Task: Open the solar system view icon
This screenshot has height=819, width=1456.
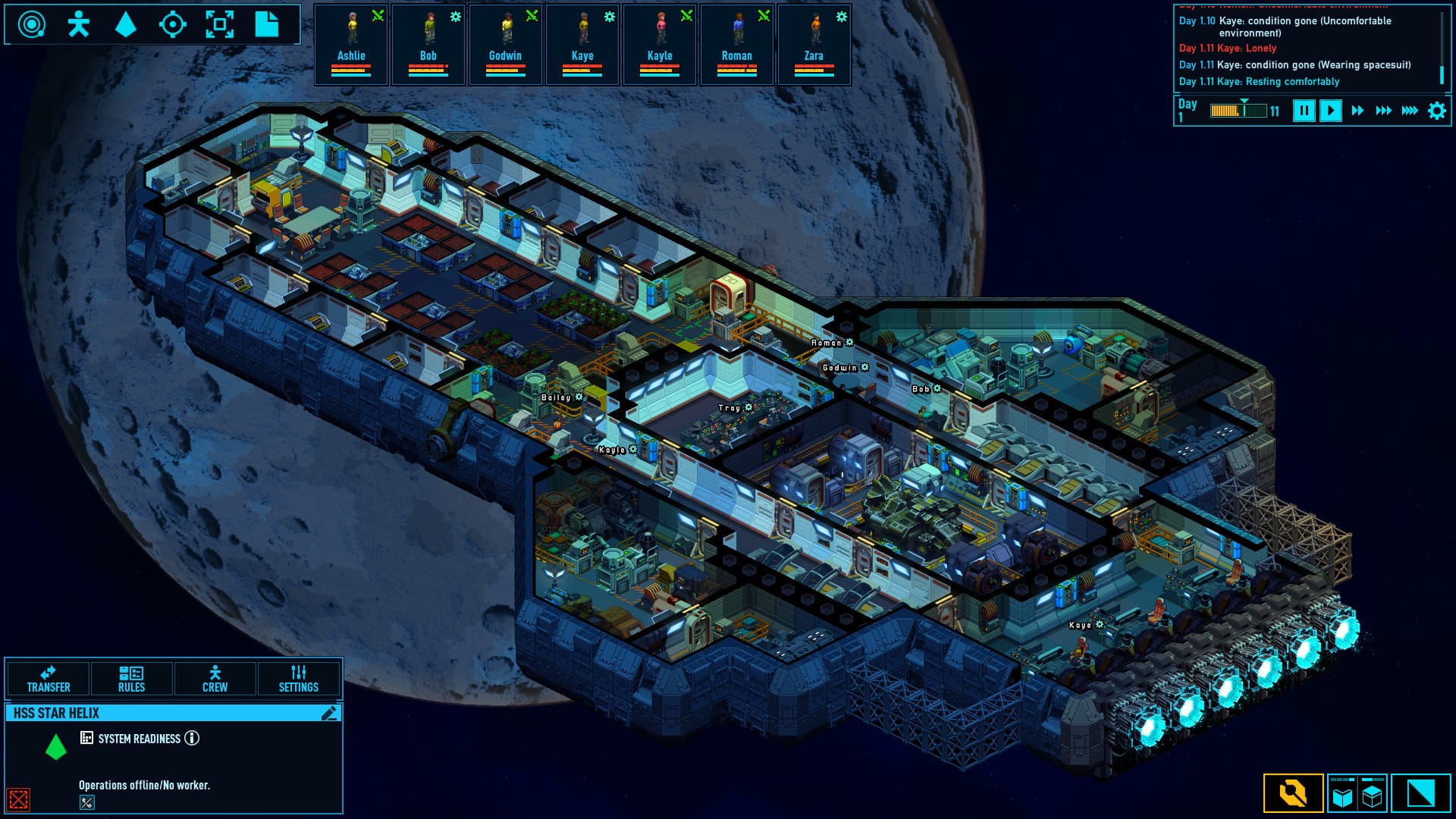Action: tap(30, 25)
